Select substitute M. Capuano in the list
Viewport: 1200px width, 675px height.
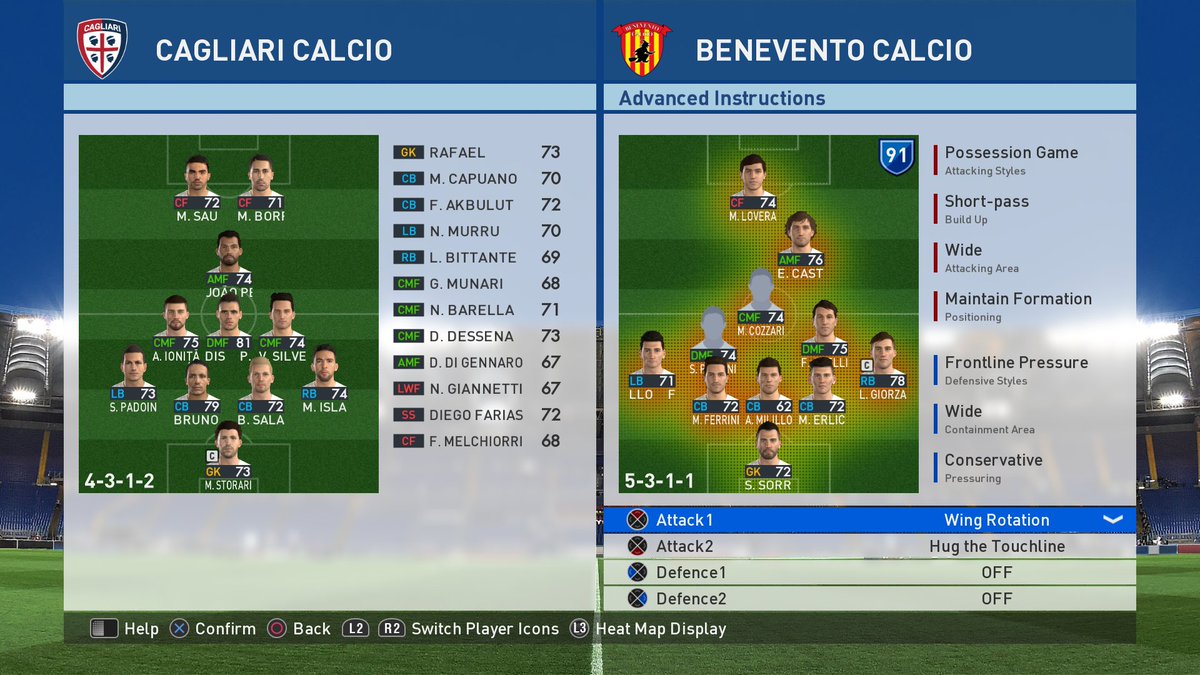coord(476,179)
